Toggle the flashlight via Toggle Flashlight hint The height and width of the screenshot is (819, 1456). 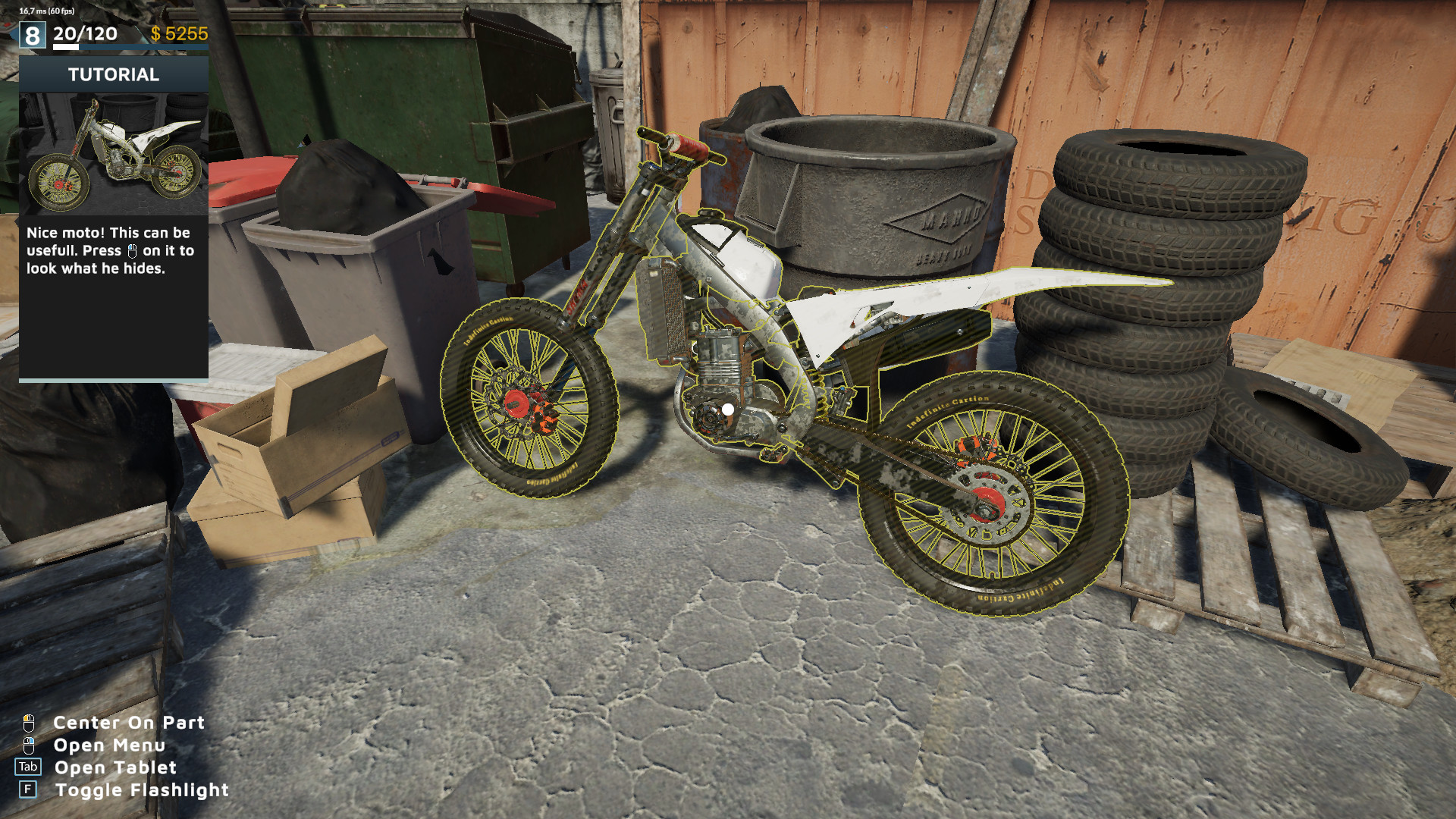[x=142, y=789]
